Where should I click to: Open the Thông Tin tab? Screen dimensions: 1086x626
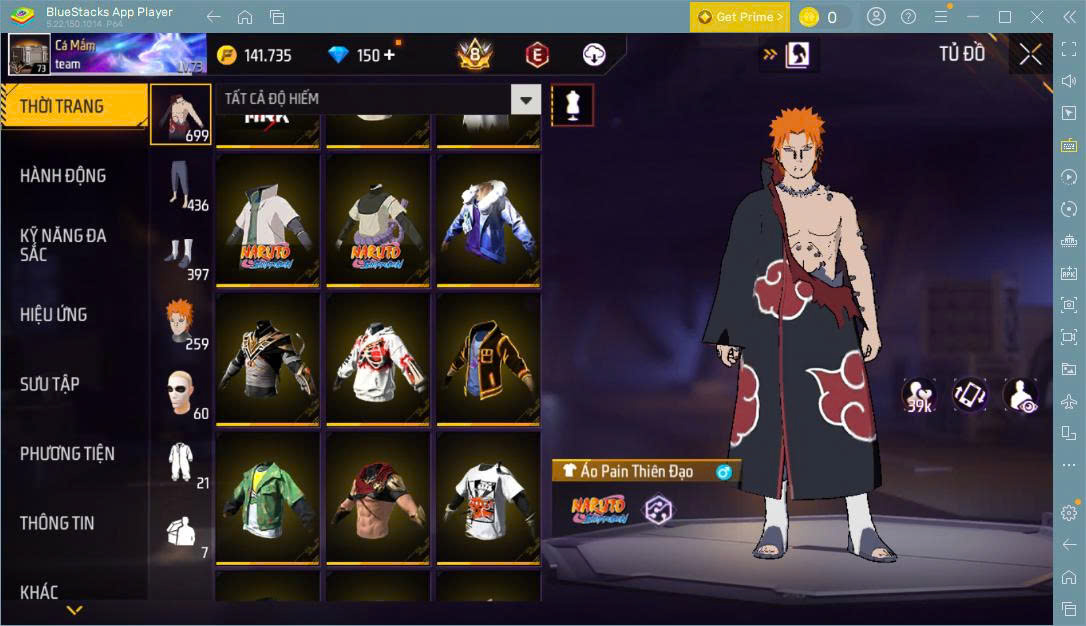(58, 523)
